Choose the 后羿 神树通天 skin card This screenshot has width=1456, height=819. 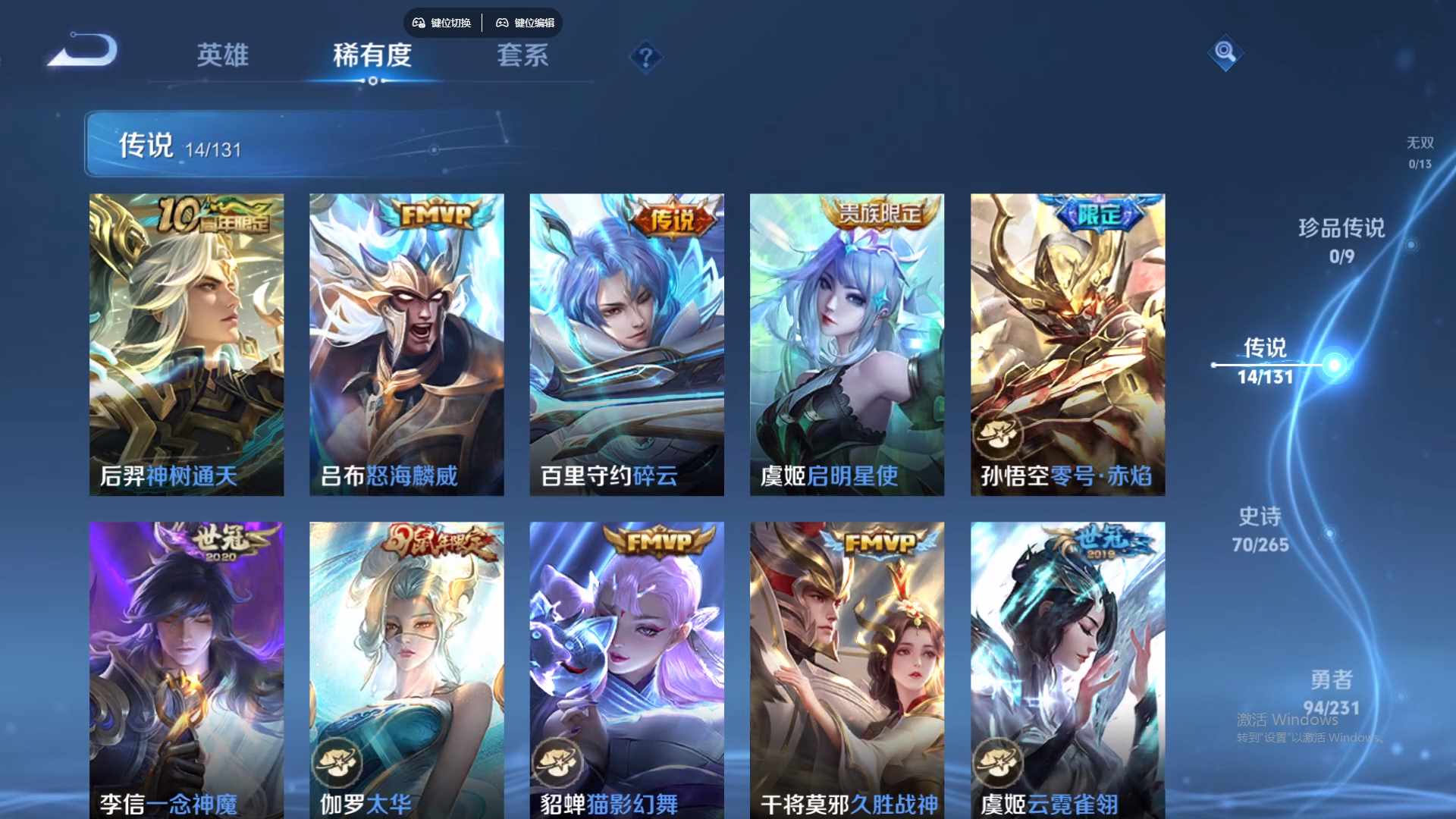[x=187, y=344]
